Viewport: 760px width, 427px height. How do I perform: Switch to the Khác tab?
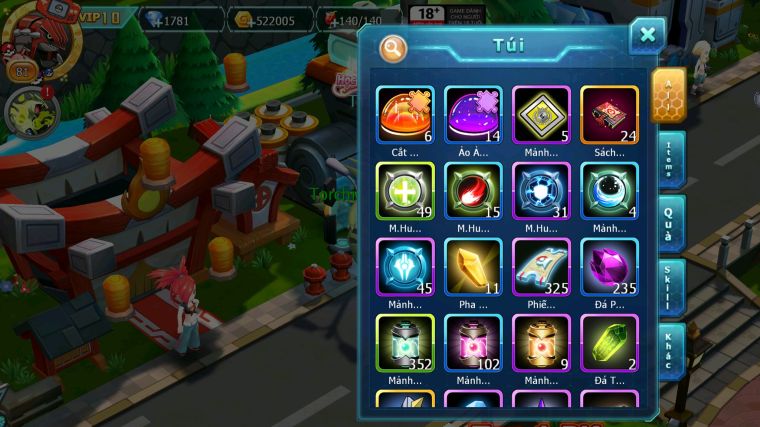point(669,351)
